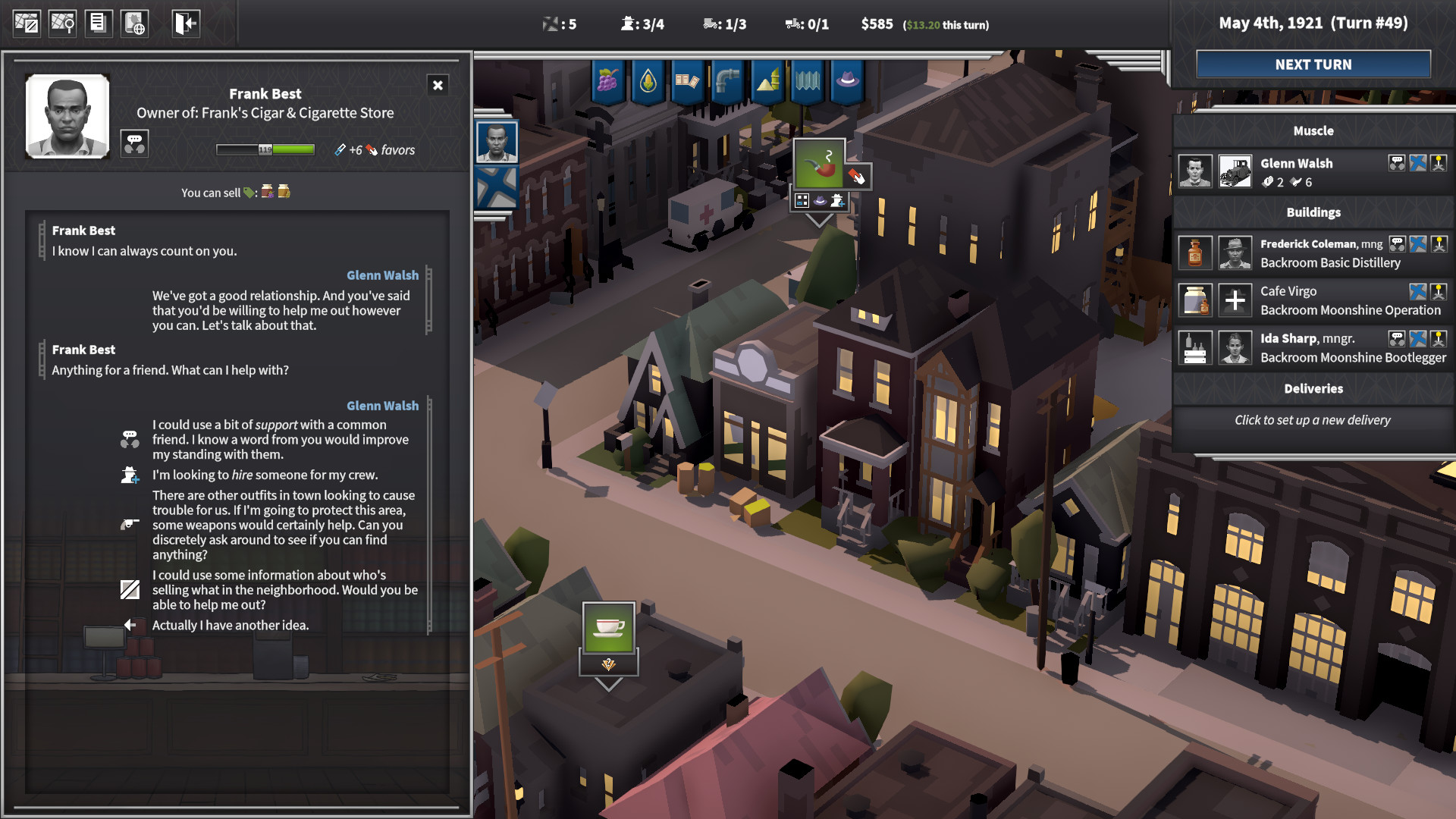Select the hire someone dialogue icon

tap(130, 475)
